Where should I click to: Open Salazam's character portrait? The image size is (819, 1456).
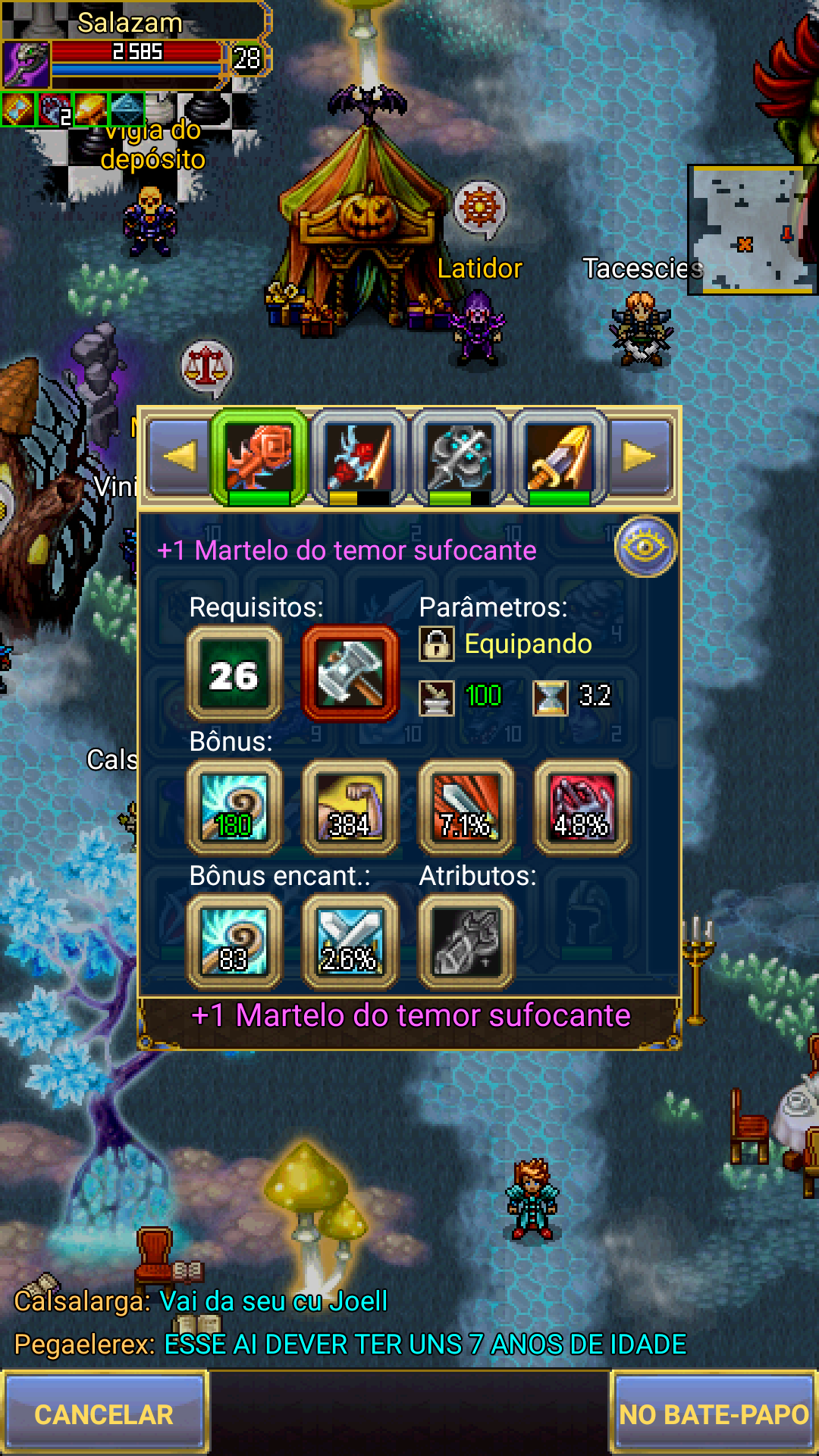point(26,64)
